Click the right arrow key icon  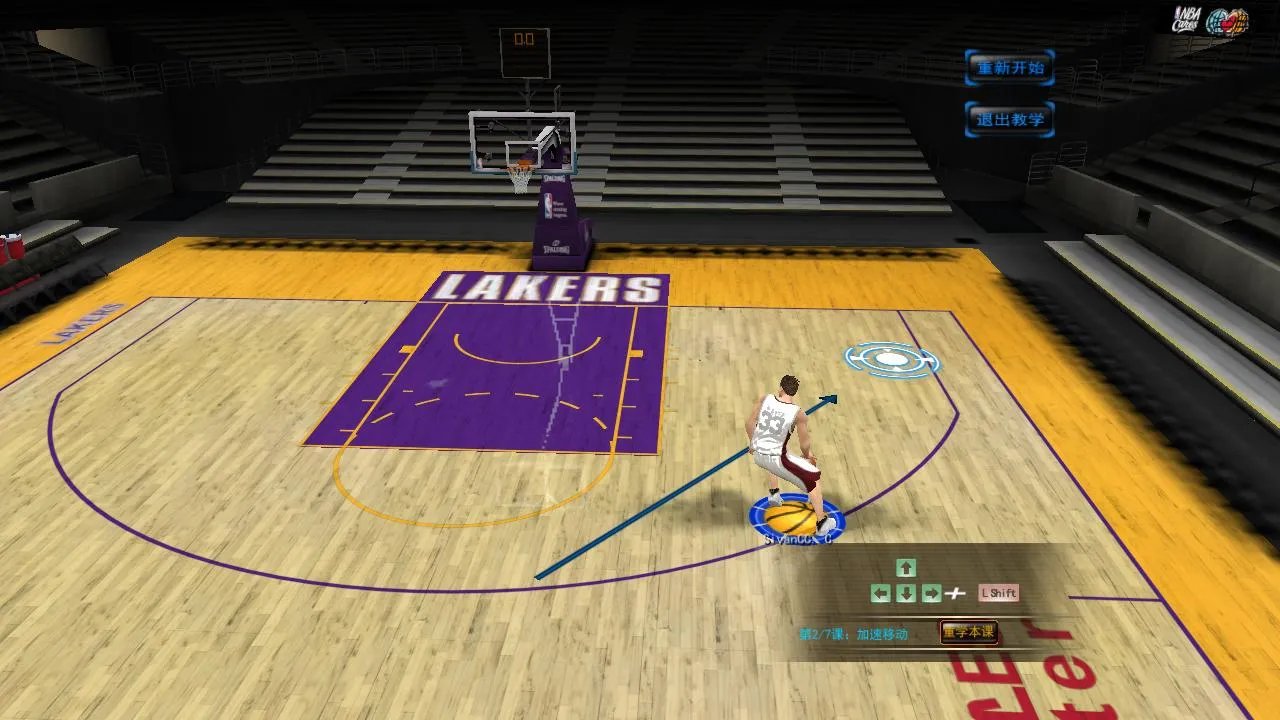point(929,593)
